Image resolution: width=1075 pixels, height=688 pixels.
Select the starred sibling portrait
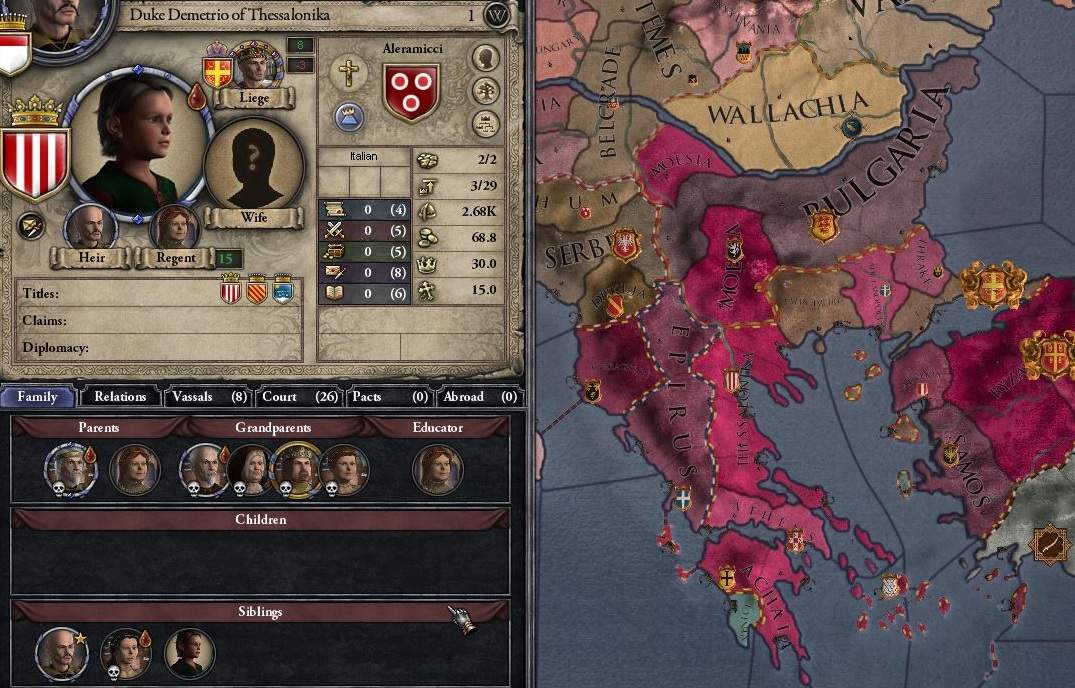(60, 653)
